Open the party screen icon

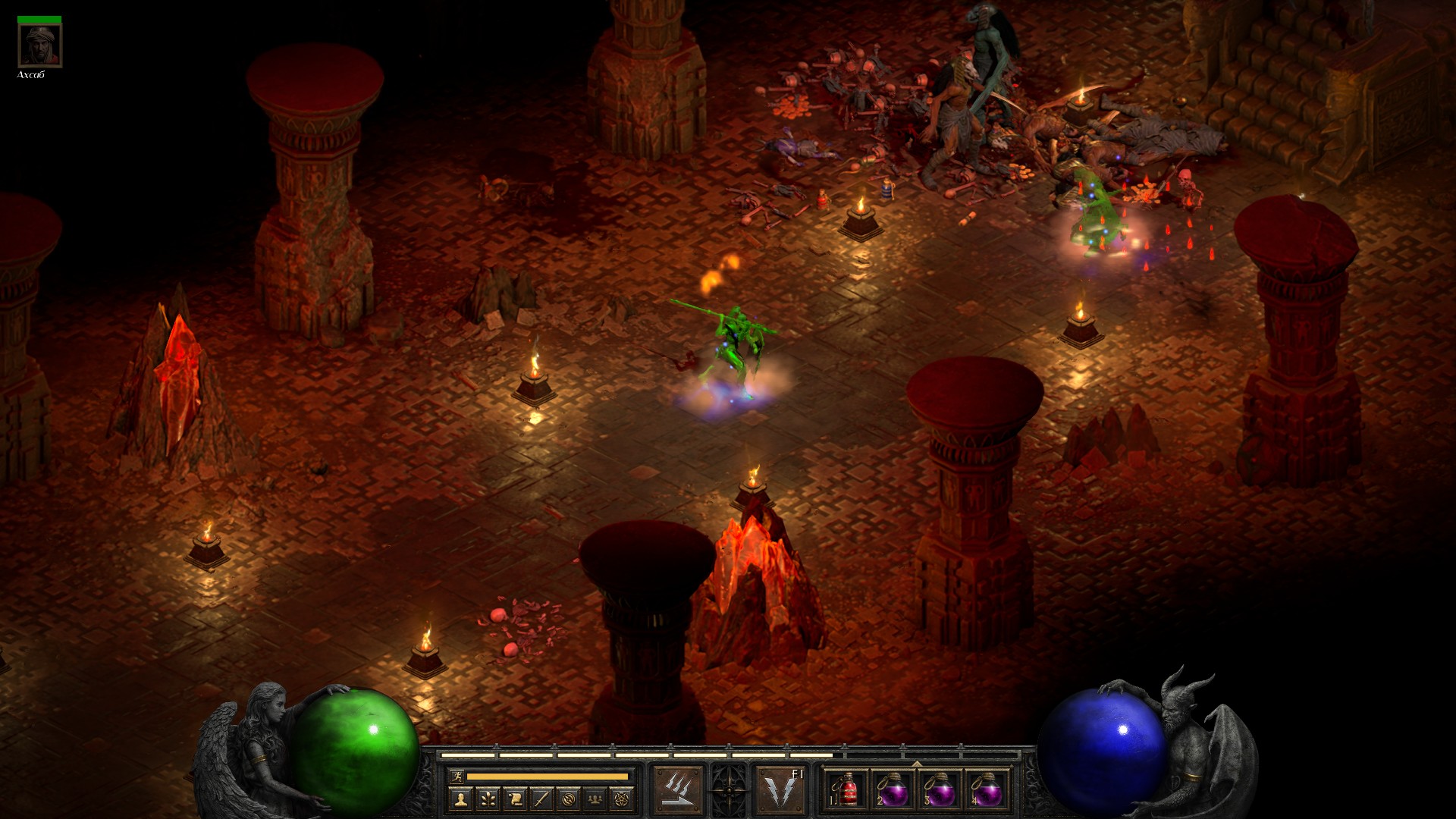(x=596, y=799)
